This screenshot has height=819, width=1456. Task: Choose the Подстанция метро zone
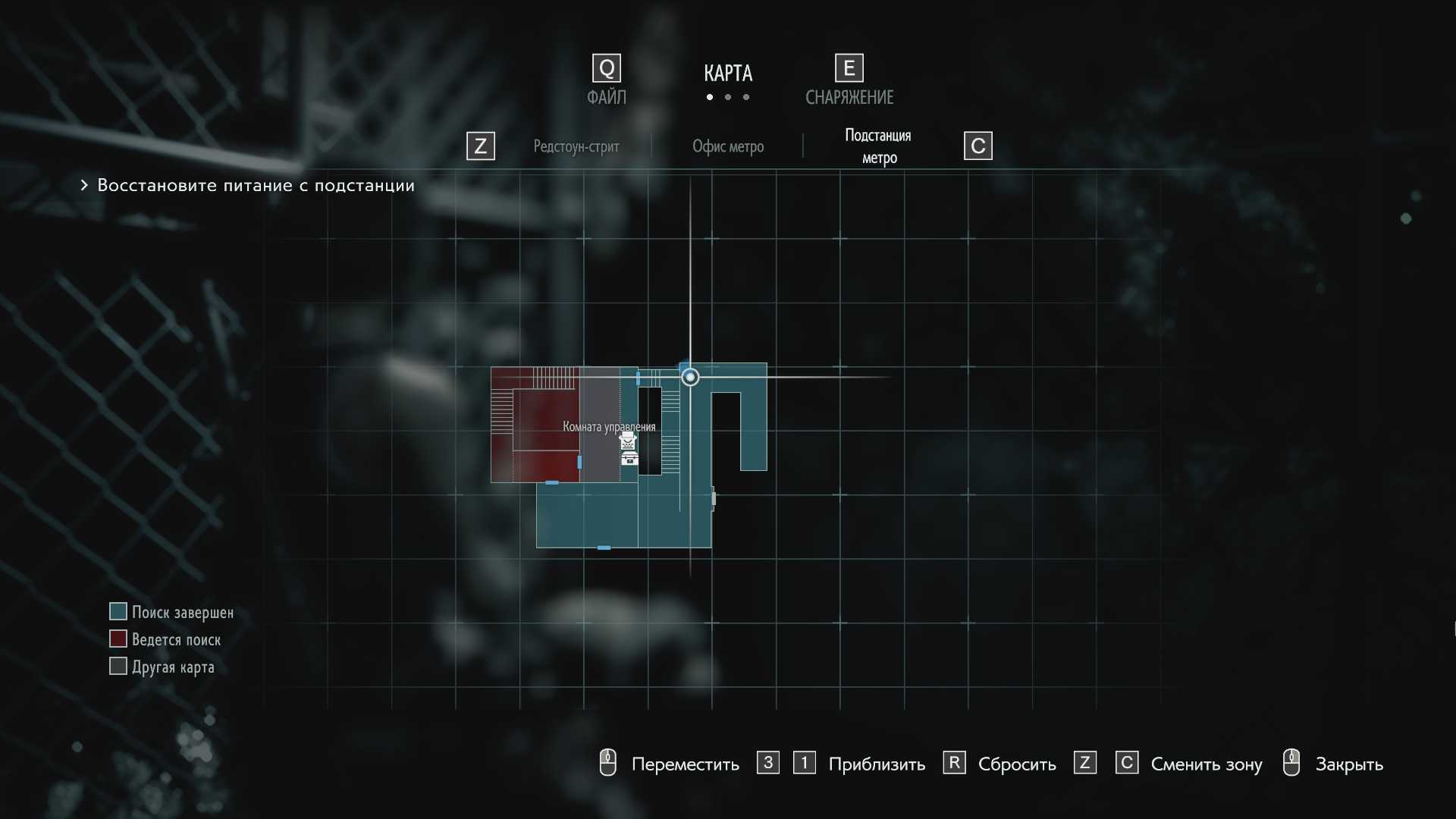[878, 146]
